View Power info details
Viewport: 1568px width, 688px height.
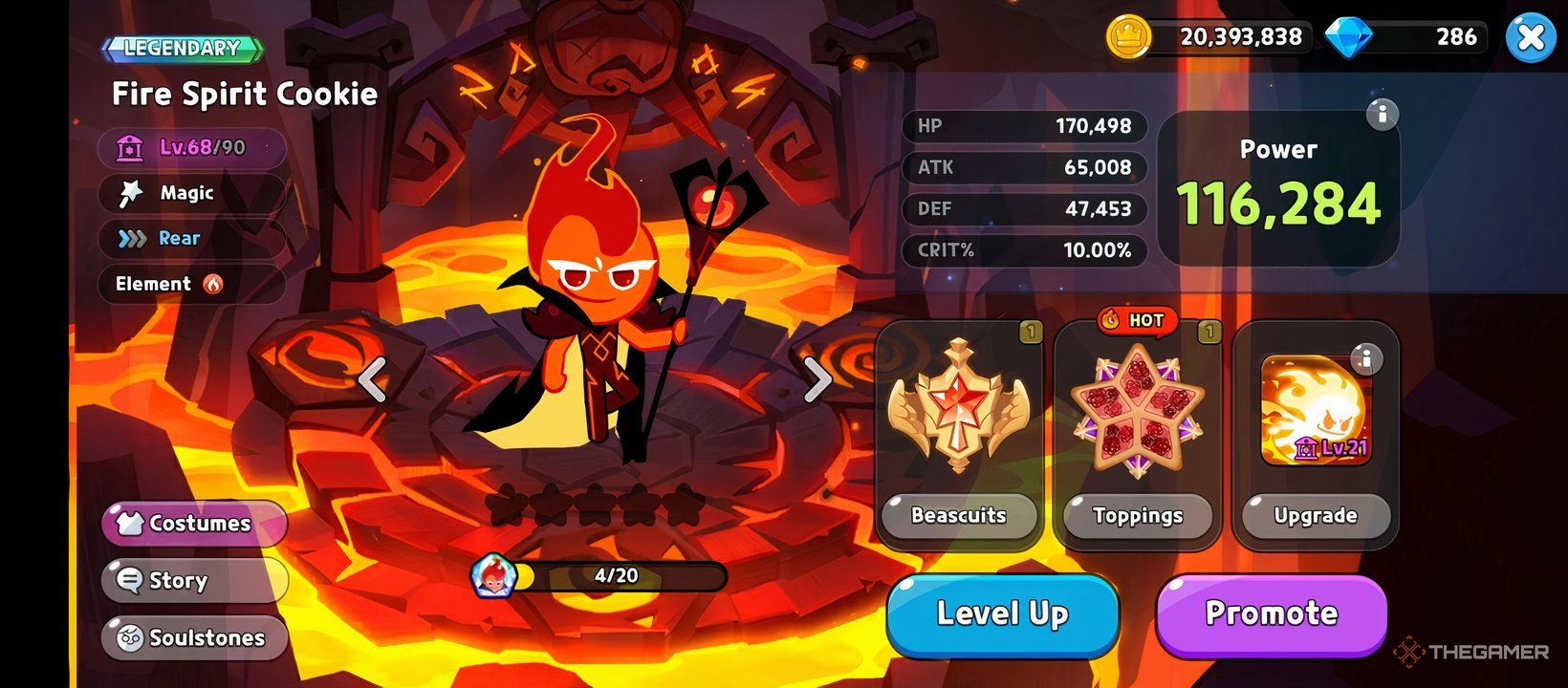(x=1382, y=115)
